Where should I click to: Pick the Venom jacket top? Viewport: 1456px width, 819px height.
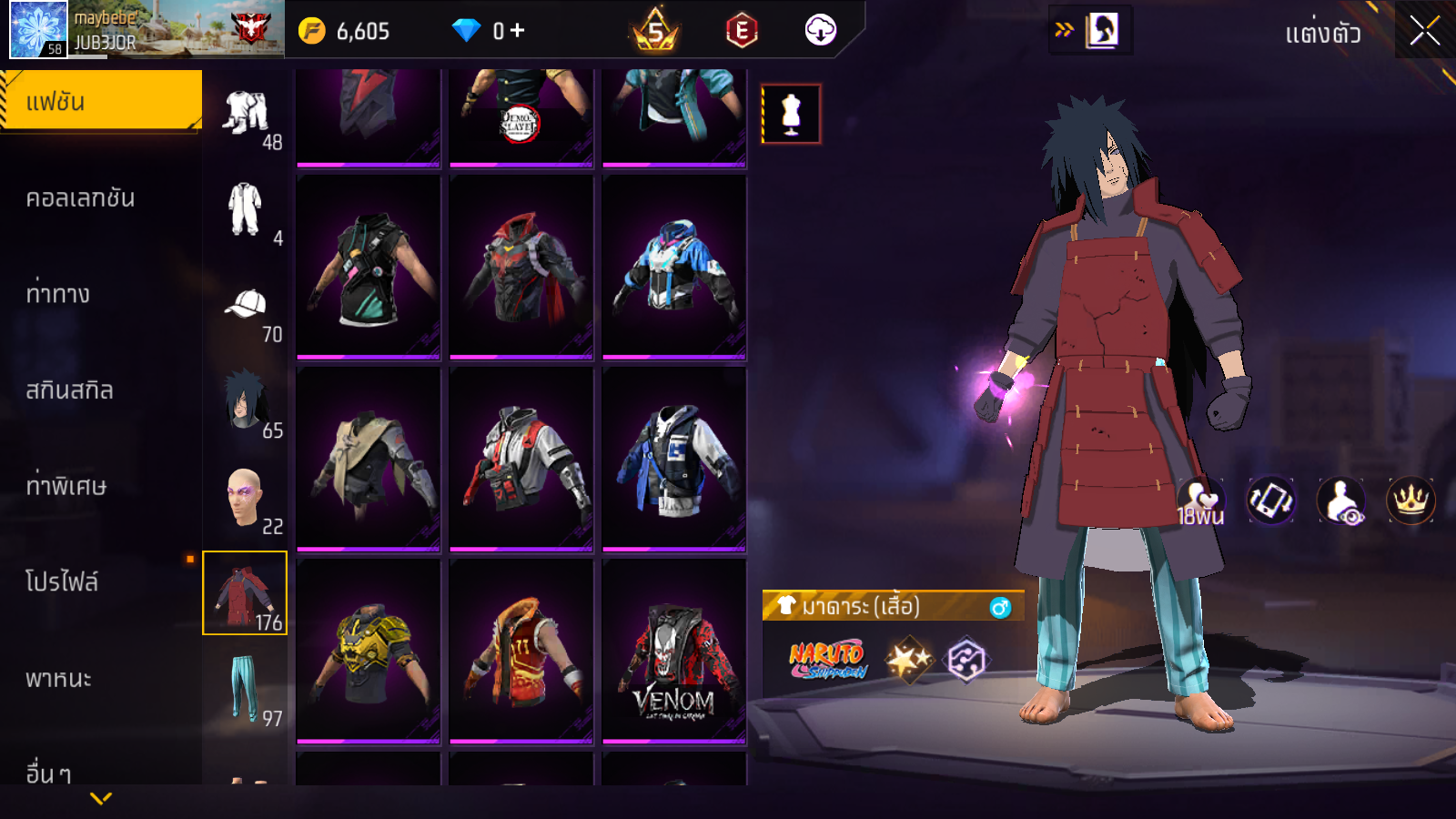(673, 651)
